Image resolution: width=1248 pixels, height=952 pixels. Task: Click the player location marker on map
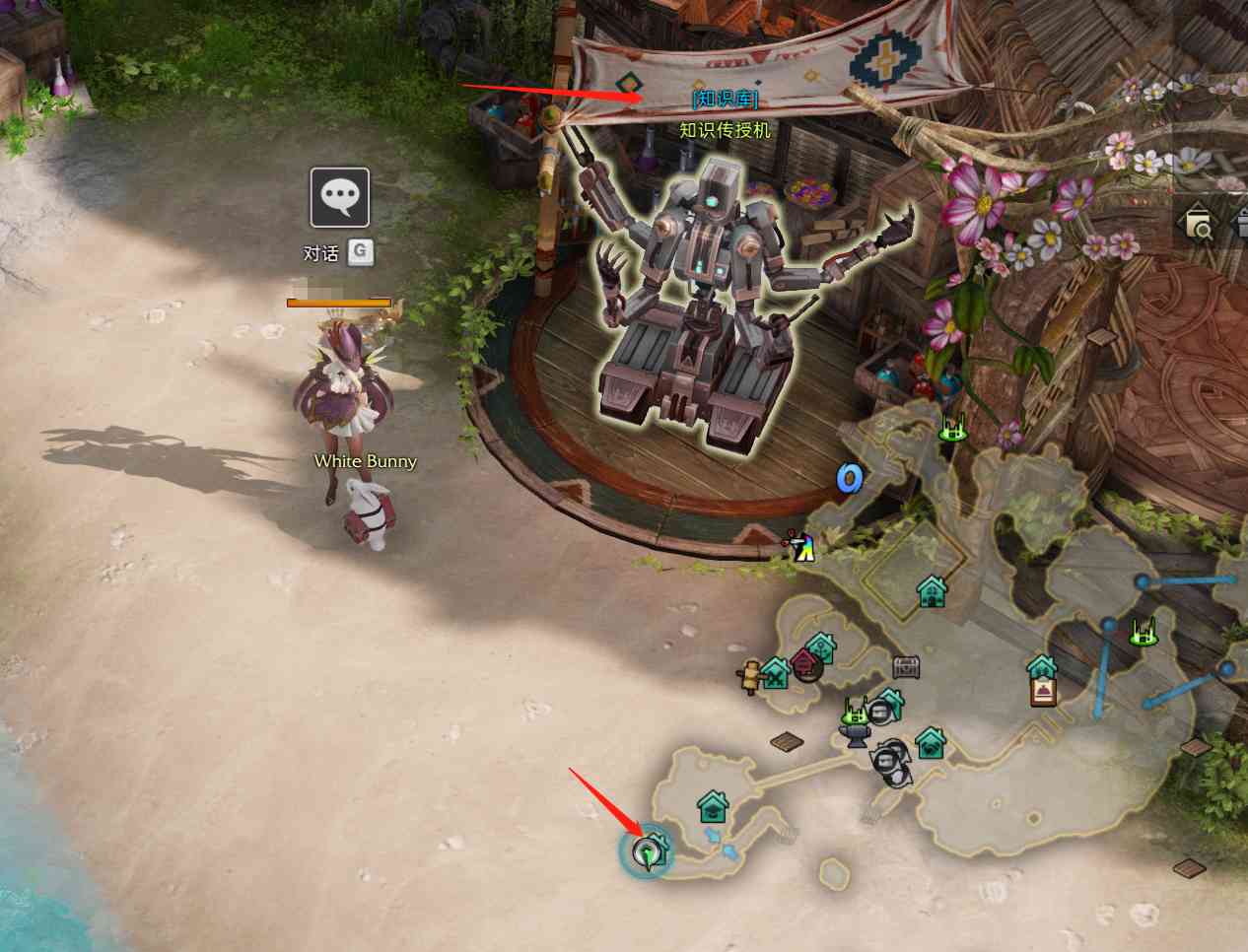(x=647, y=853)
